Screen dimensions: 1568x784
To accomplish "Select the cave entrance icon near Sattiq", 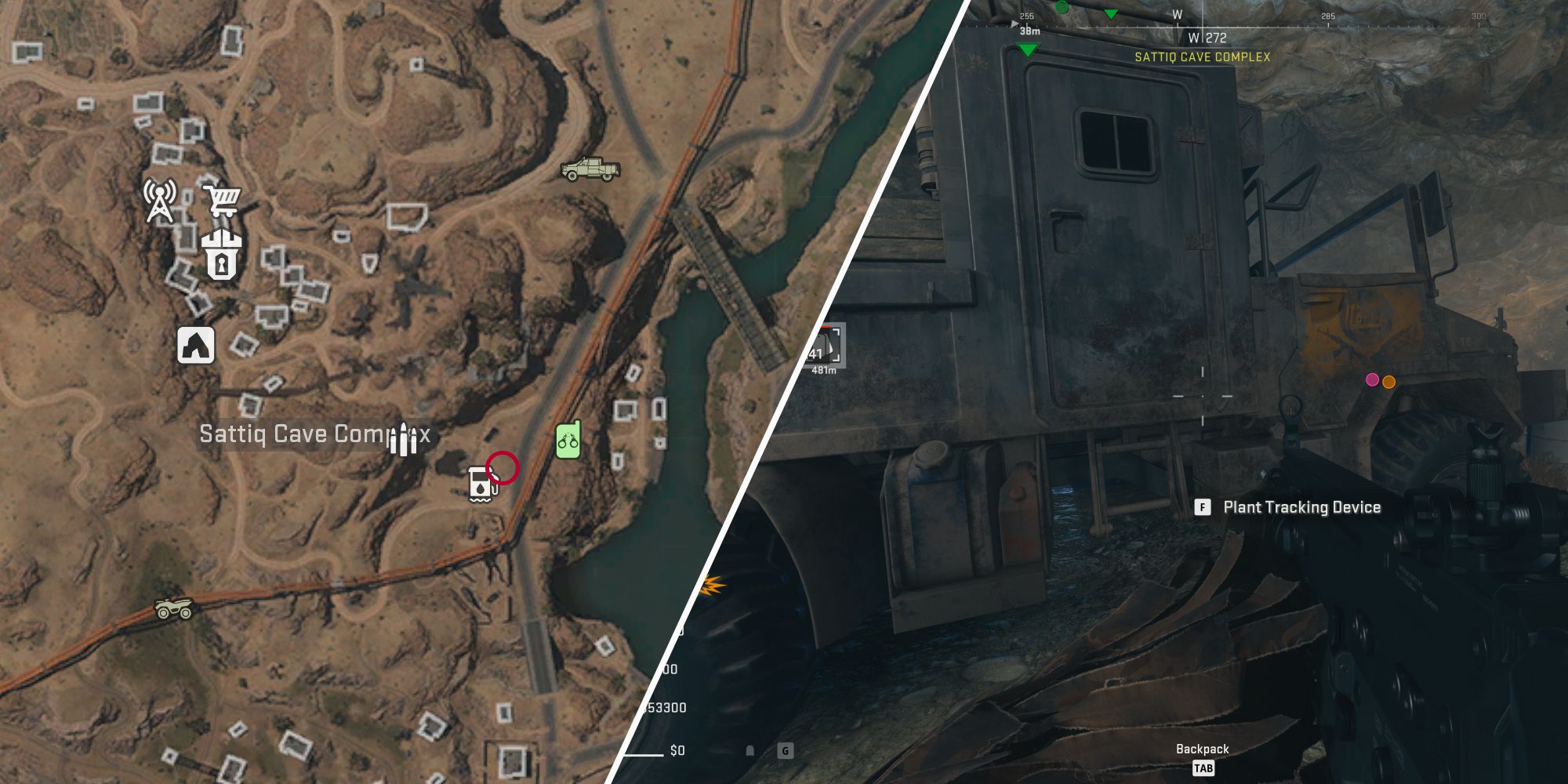I will pyautogui.click(x=197, y=346).
